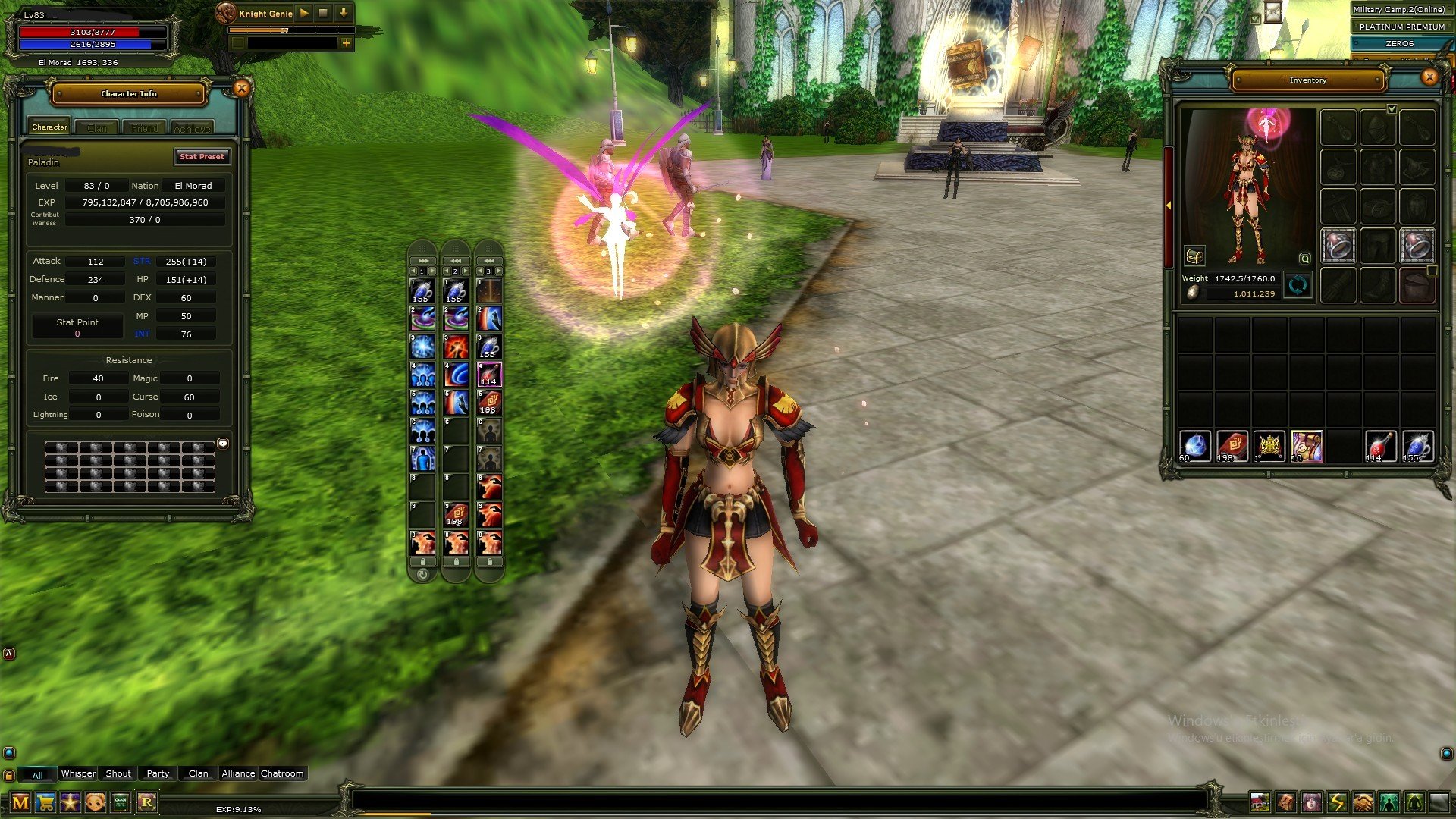1456x819 pixels.
Task: Stop the Knight Genie
Action: click(323, 13)
